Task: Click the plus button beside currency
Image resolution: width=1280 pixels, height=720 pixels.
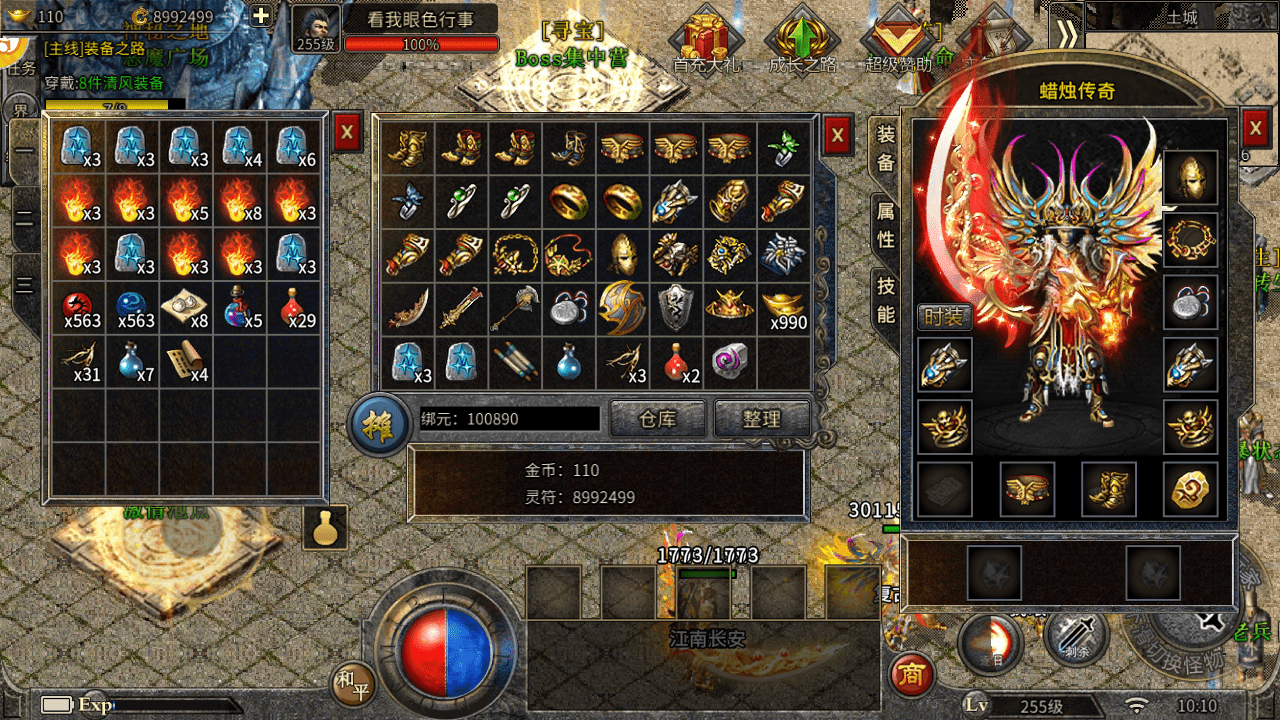Action: click(x=260, y=16)
